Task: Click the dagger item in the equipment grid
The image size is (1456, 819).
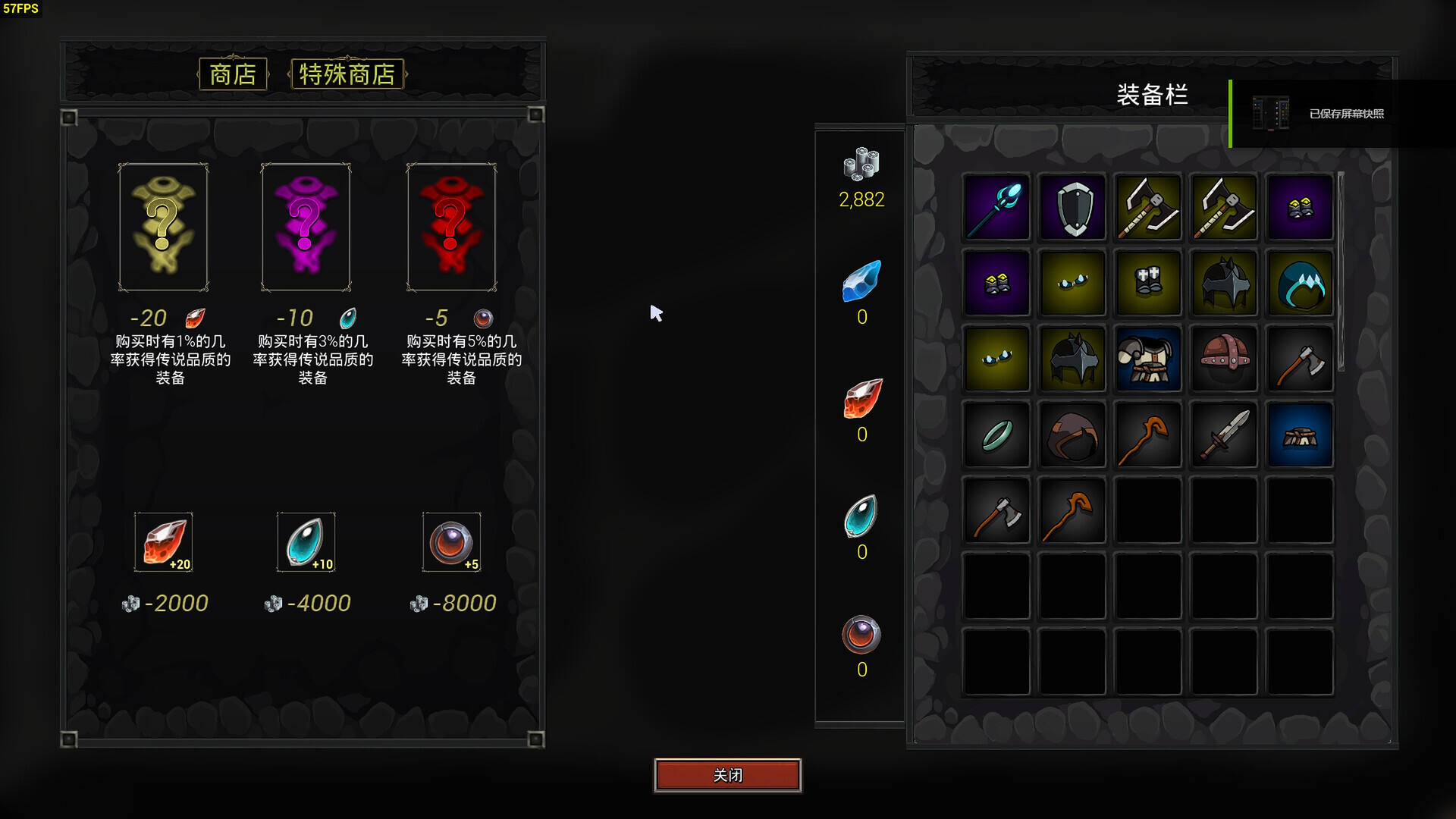Action: pyautogui.click(x=1224, y=435)
